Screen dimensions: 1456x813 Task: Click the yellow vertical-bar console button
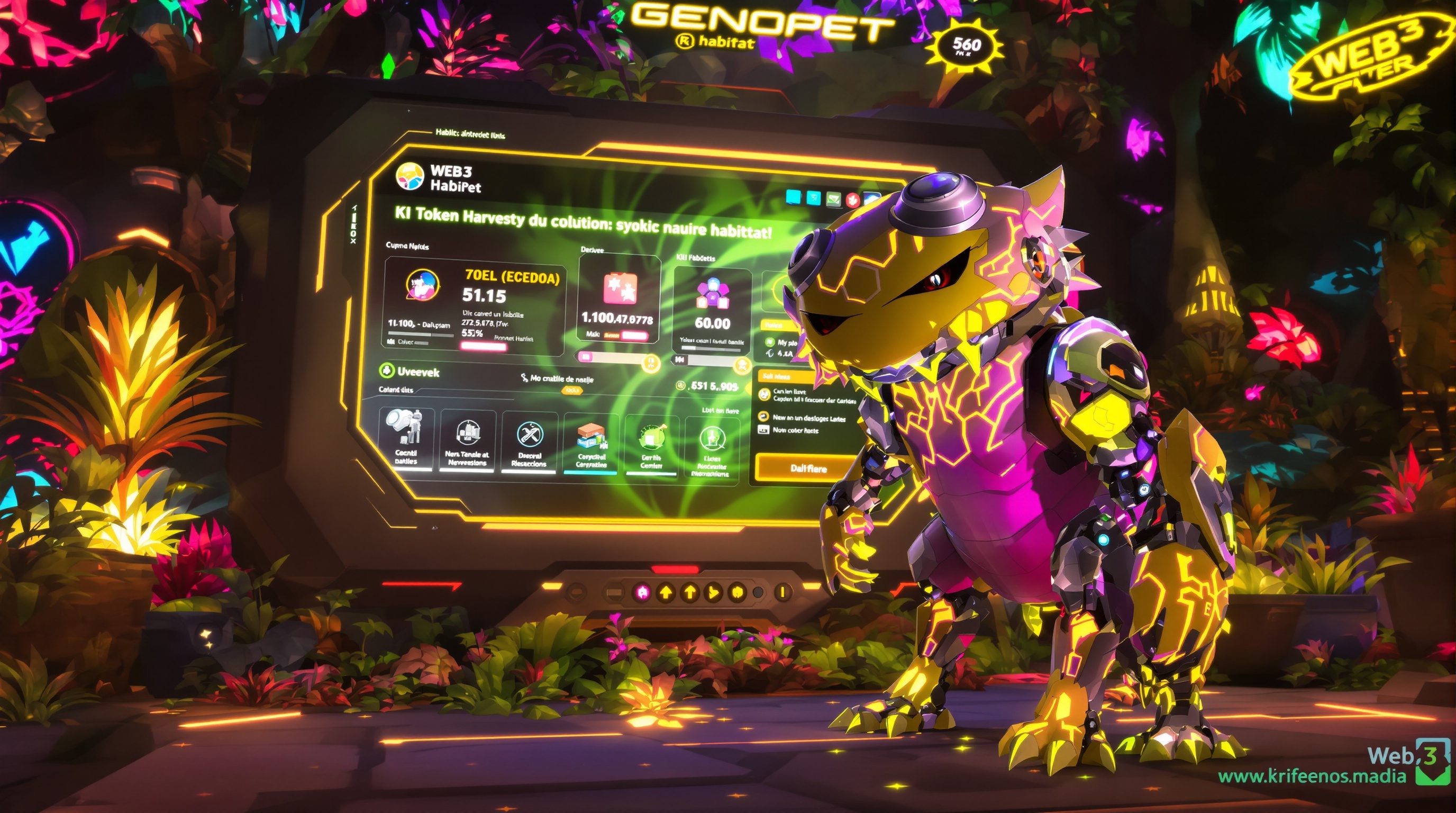(782, 592)
